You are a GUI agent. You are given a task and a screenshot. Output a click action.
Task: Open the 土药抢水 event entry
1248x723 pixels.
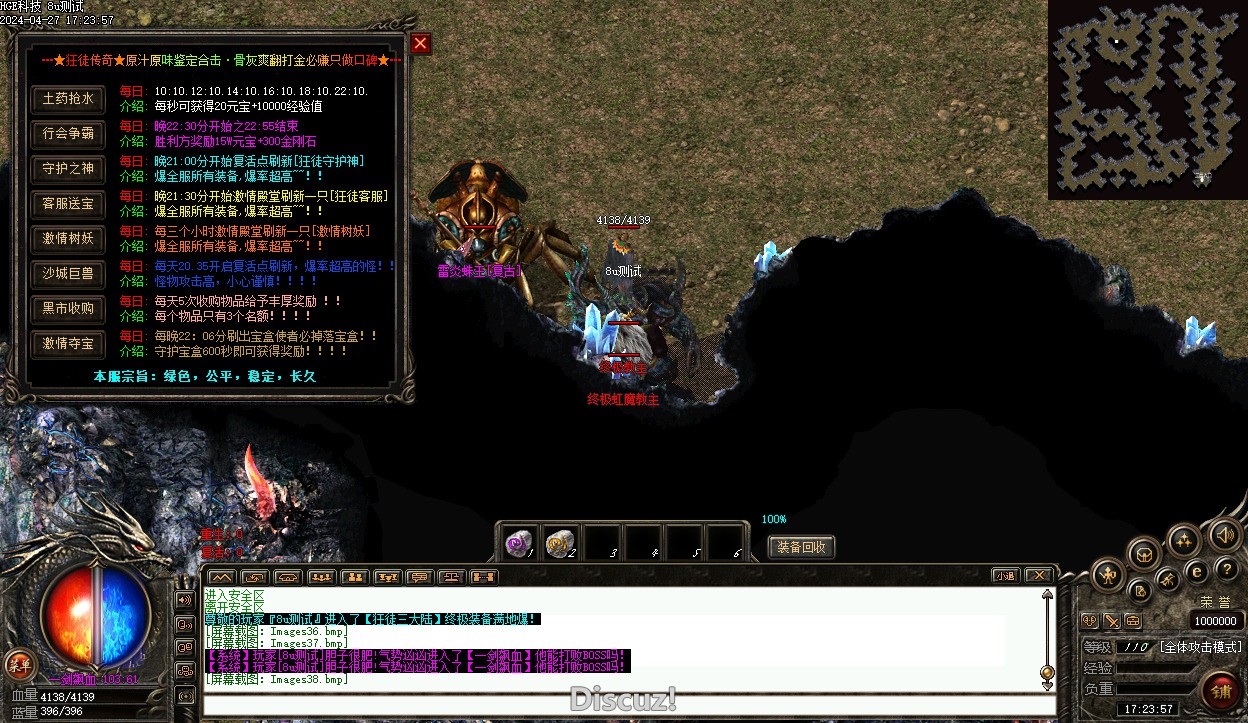(68, 99)
